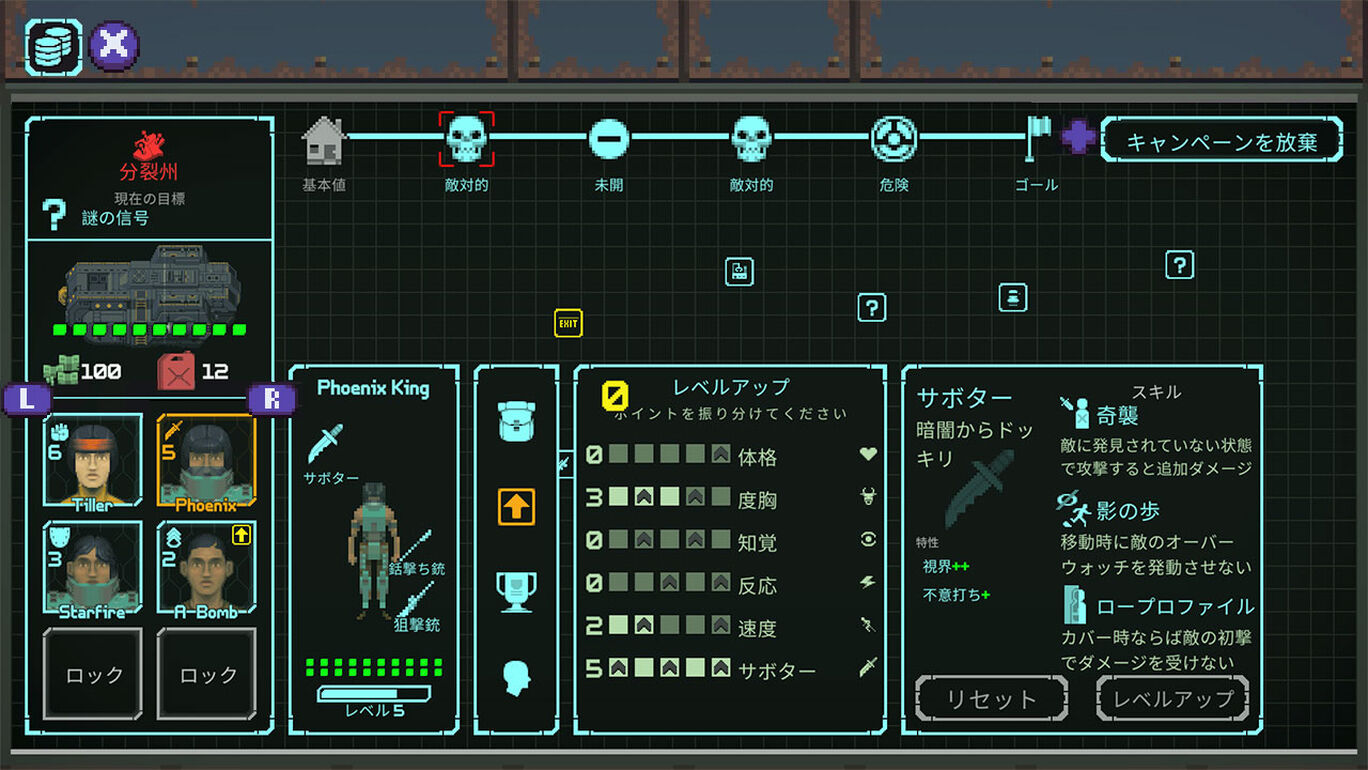1368x770 pixels.
Task: Open the trophy tab
Action: pyautogui.click(x=516, y=591)
